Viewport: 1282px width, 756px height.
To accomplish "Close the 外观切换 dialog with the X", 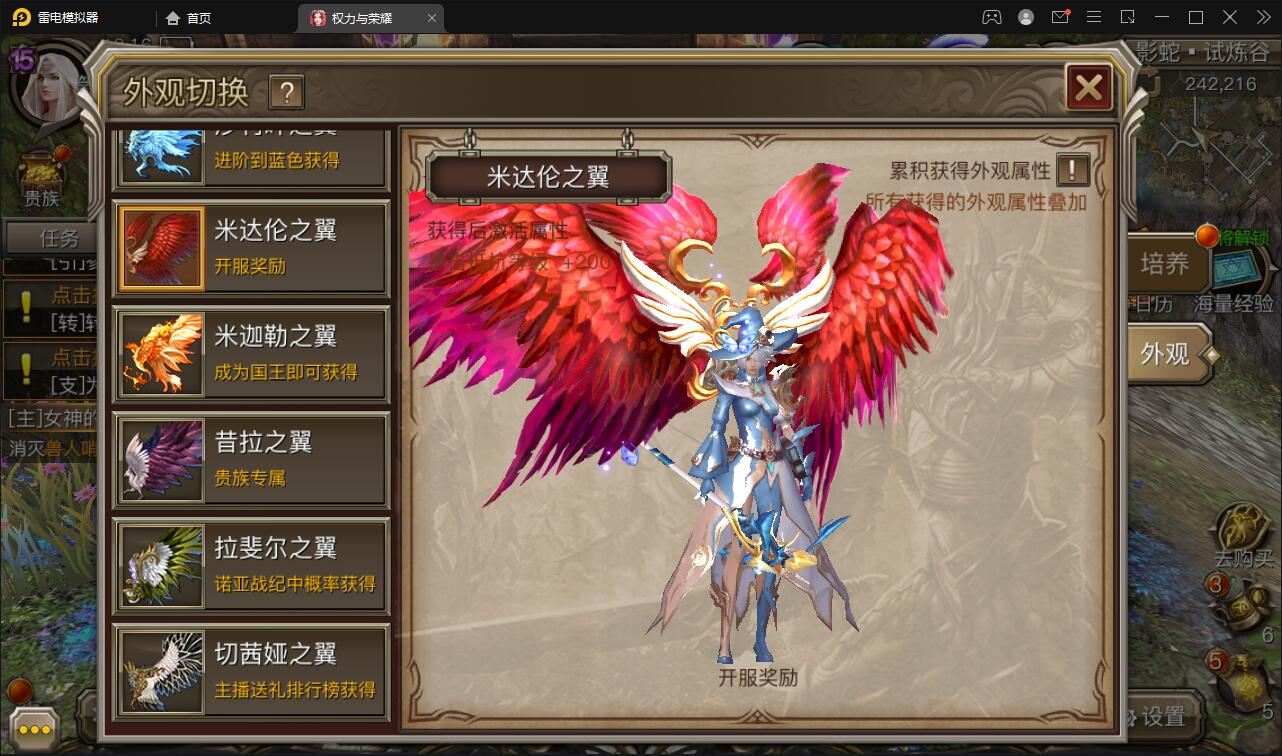I will 1089,88.
